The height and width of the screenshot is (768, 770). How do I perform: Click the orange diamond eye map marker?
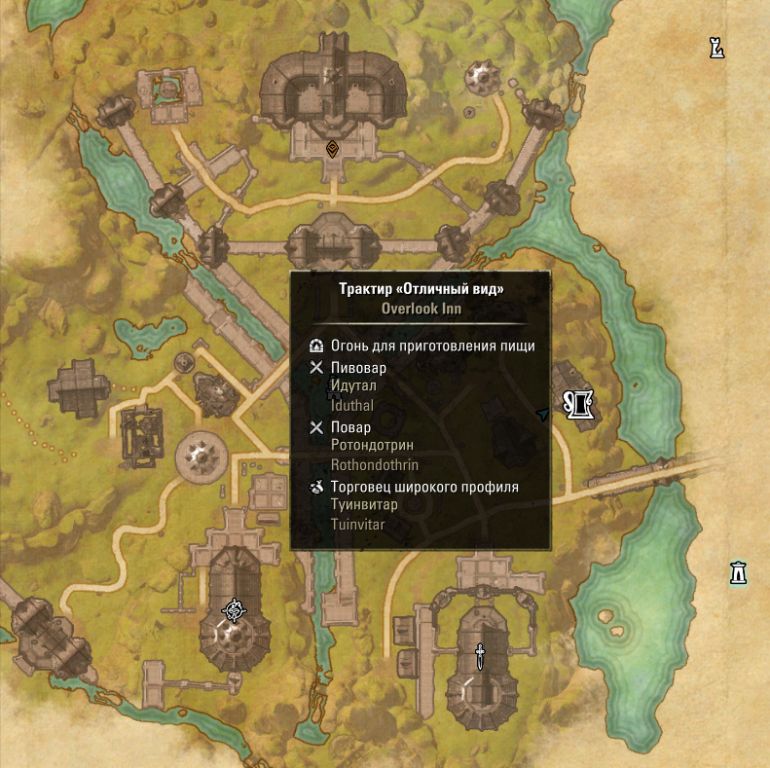click(x=332, y=149)
